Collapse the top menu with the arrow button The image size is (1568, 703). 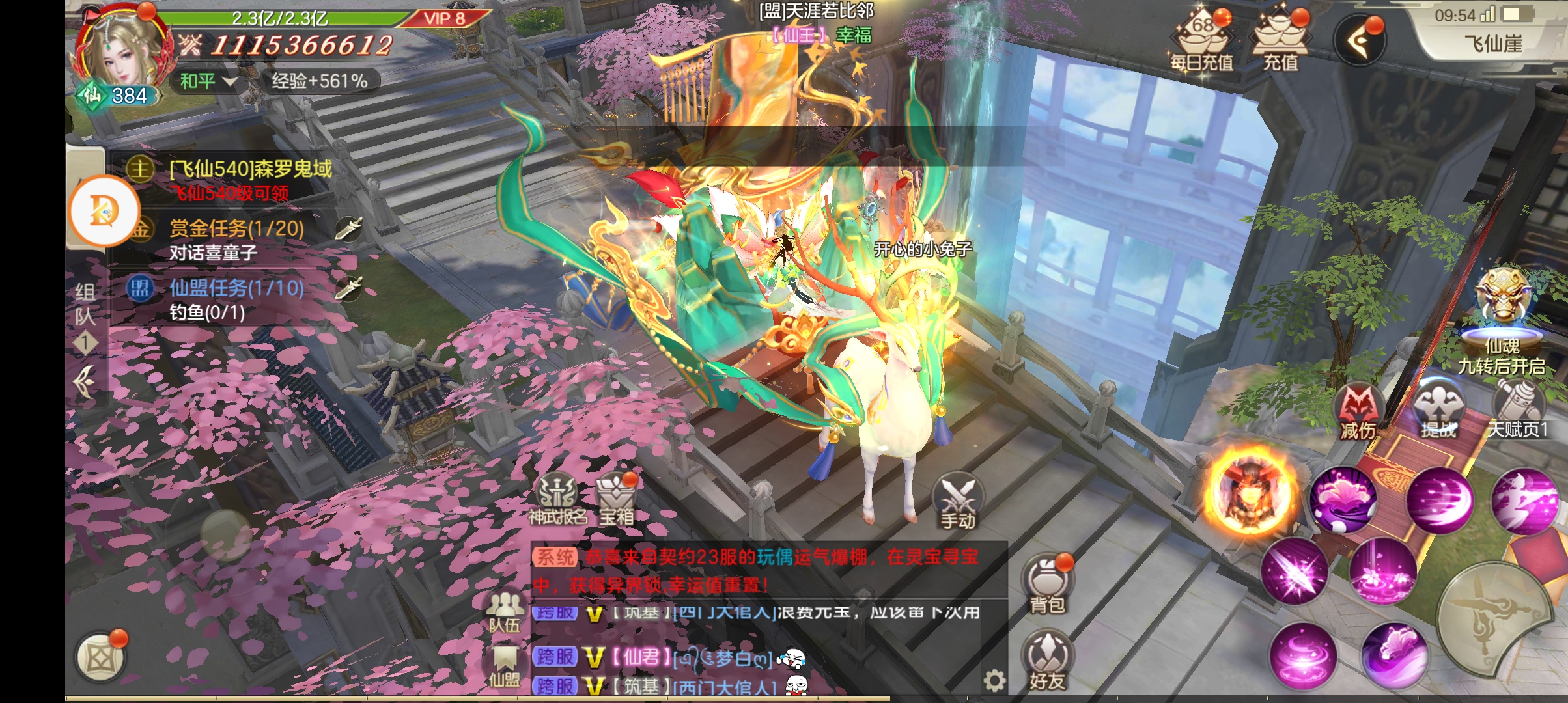pos(1360,42)
